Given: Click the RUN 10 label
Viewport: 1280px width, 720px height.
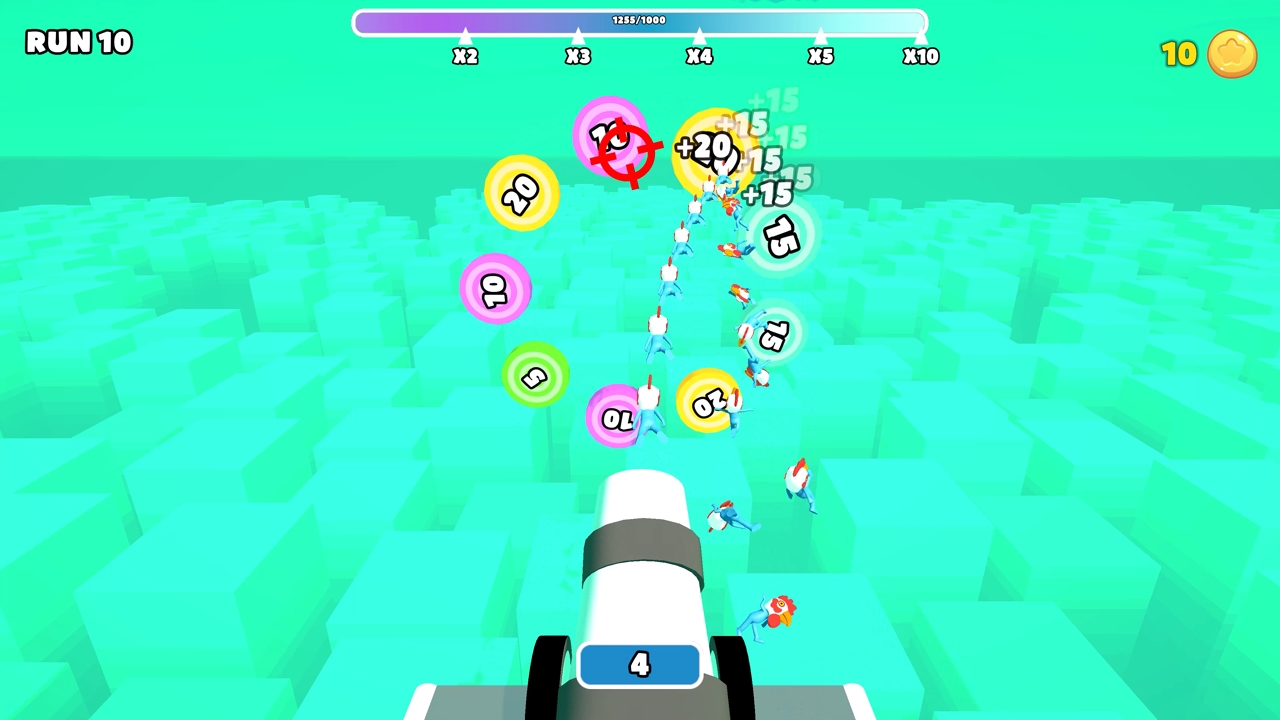Looking at the screenshot, I should click(78, 42).
